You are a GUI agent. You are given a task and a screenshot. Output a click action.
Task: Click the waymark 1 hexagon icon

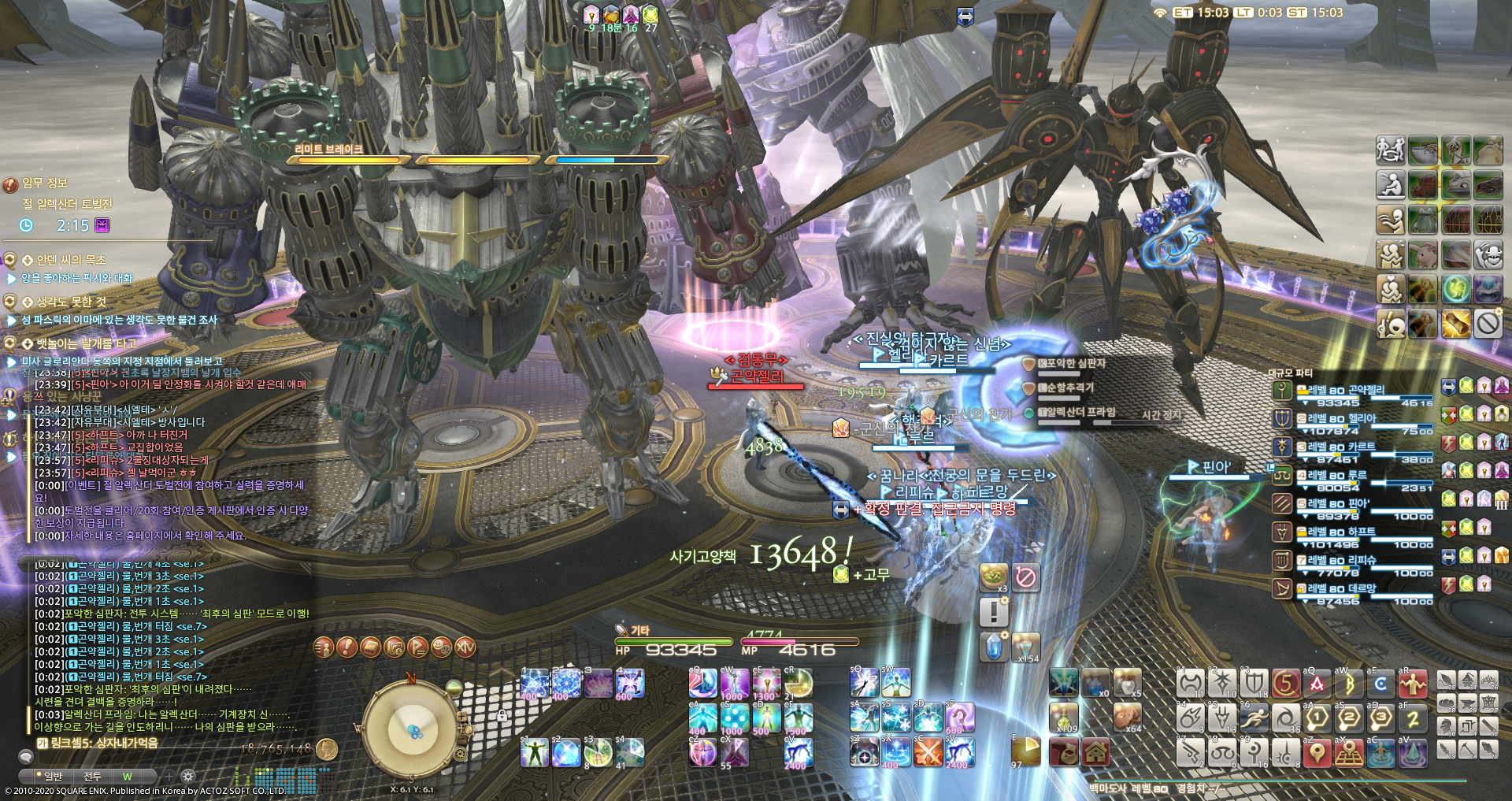1317,718
